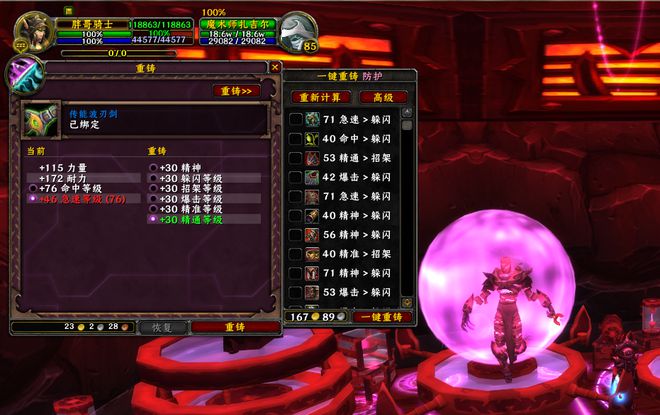Choose the +30 精准等级 reforge option
This screenshot has width=660, height=415.
click(153, 208)
